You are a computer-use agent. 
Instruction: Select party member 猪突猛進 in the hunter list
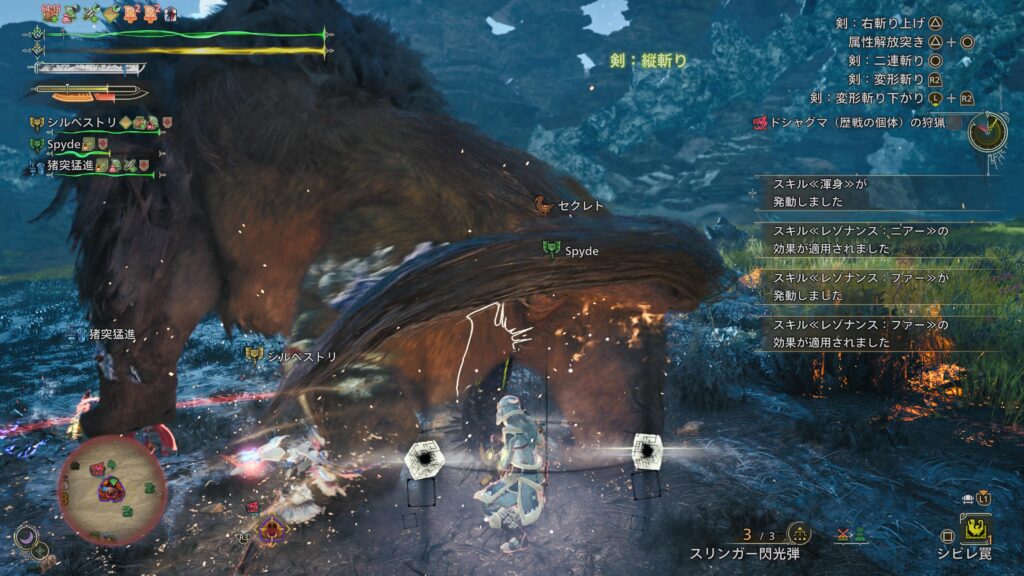point(77,164)
